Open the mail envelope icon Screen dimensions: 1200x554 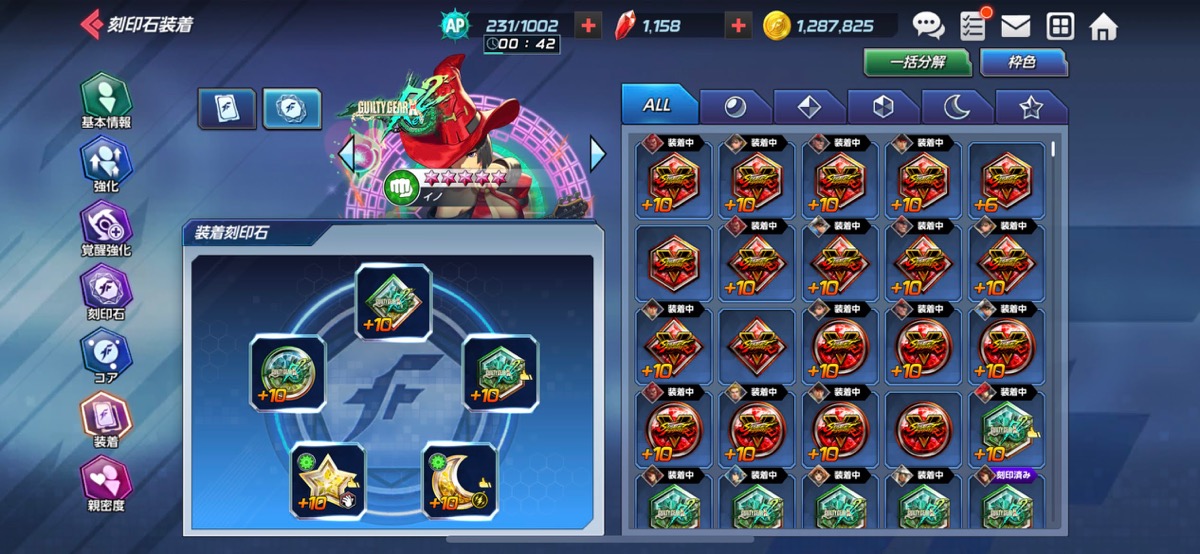(x=1015, y=26)
